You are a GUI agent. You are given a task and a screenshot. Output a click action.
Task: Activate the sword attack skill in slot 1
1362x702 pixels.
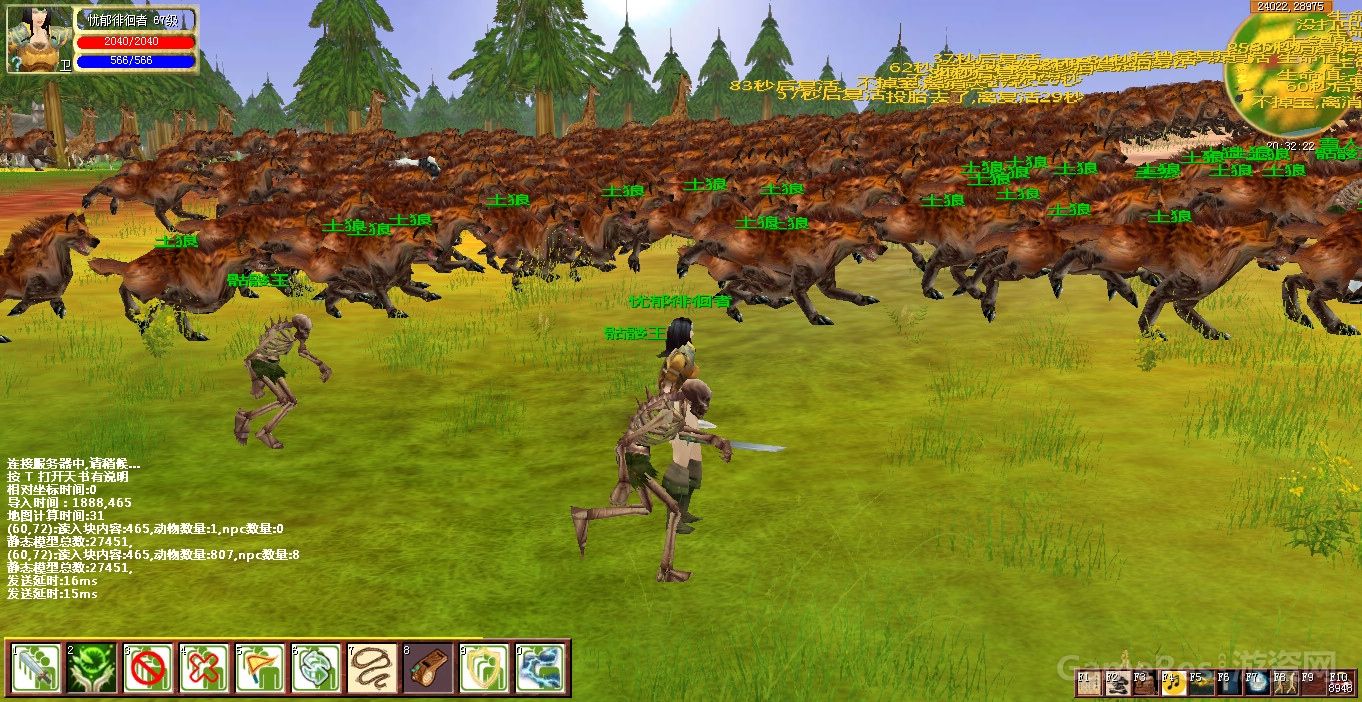pyautogui.click(x=36, y=667)
